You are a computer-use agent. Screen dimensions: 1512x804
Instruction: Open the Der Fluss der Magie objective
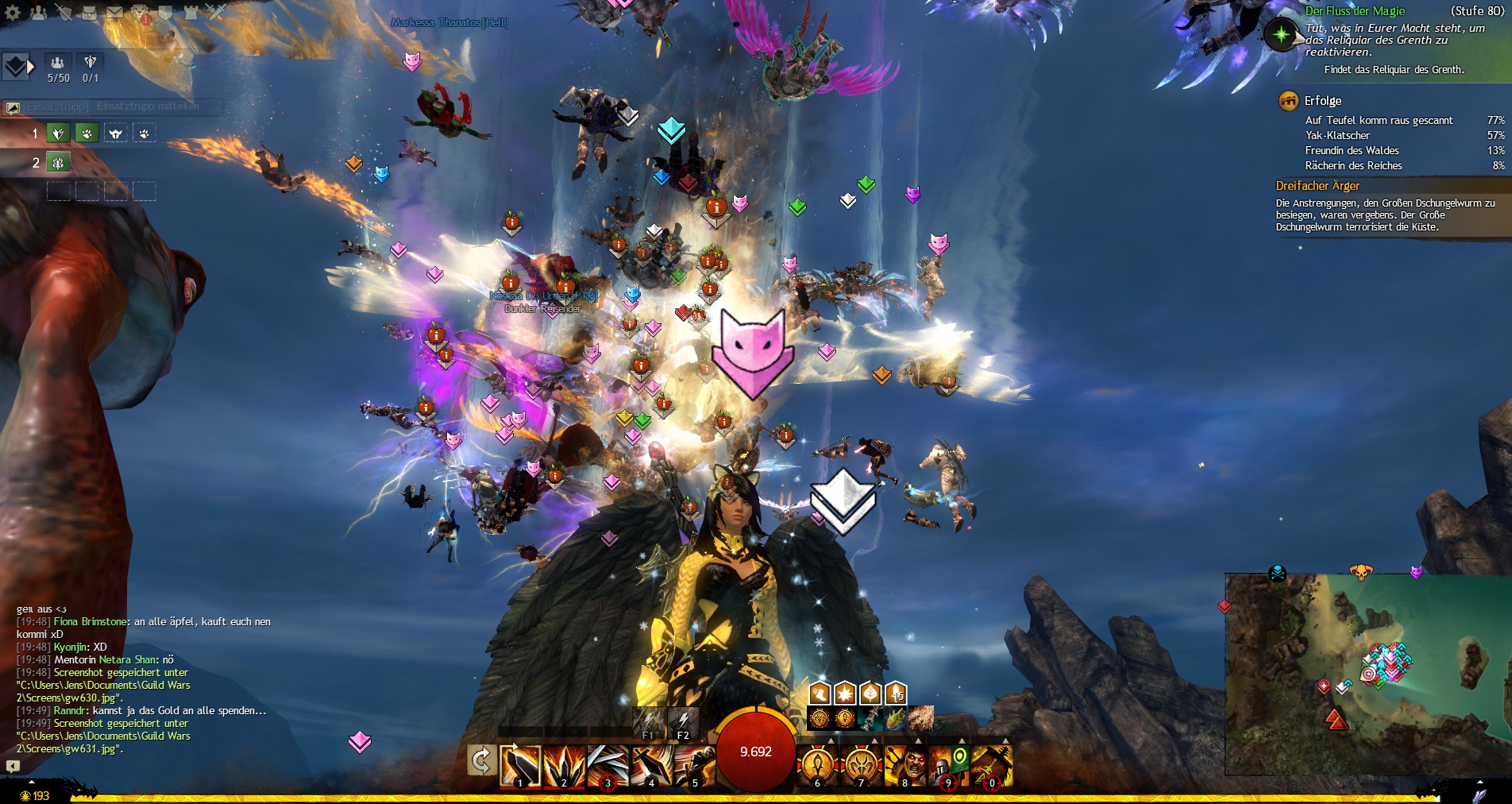click(x=1355, y=11)
